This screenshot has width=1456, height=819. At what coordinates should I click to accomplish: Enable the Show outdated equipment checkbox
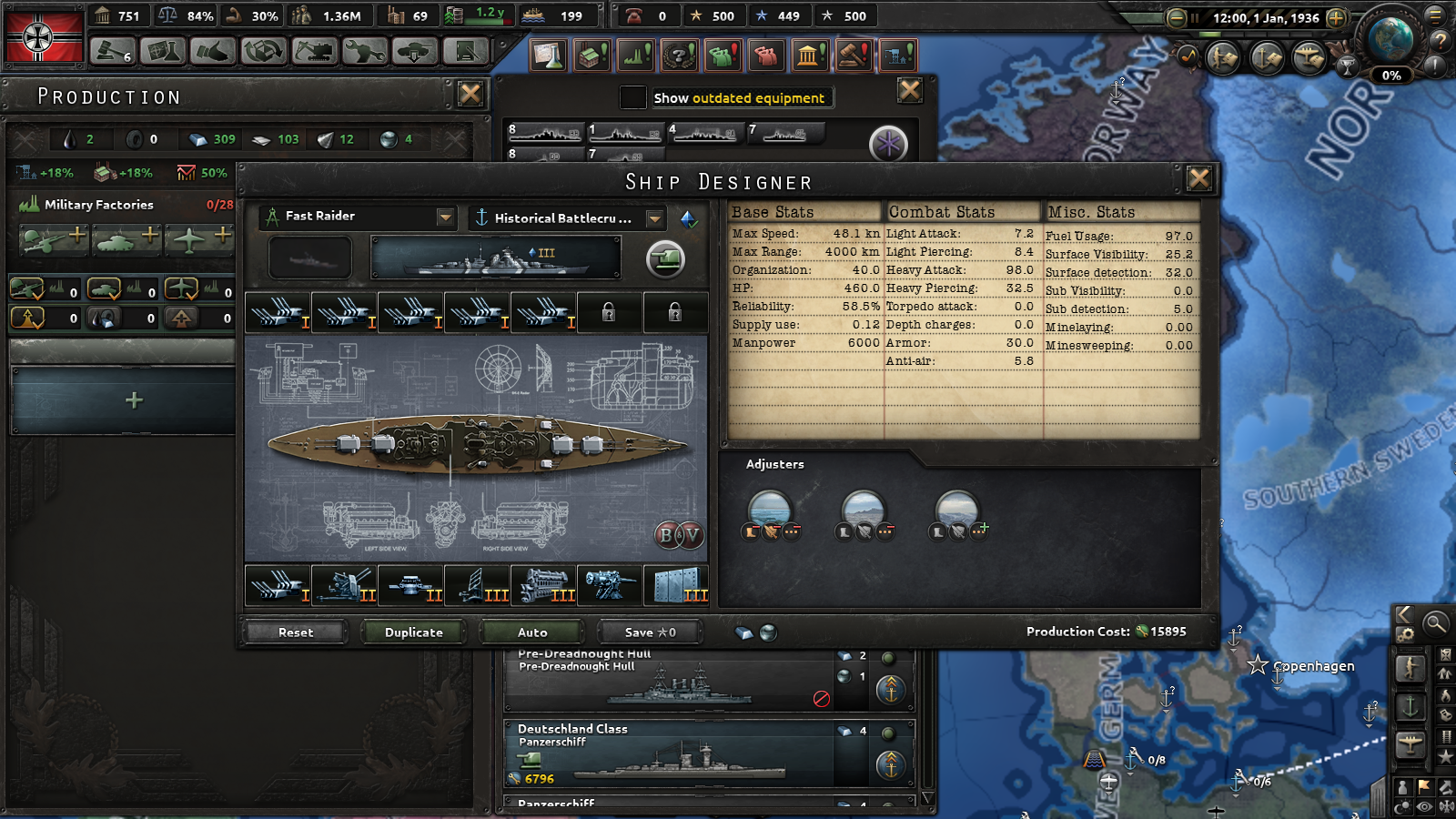633,97
